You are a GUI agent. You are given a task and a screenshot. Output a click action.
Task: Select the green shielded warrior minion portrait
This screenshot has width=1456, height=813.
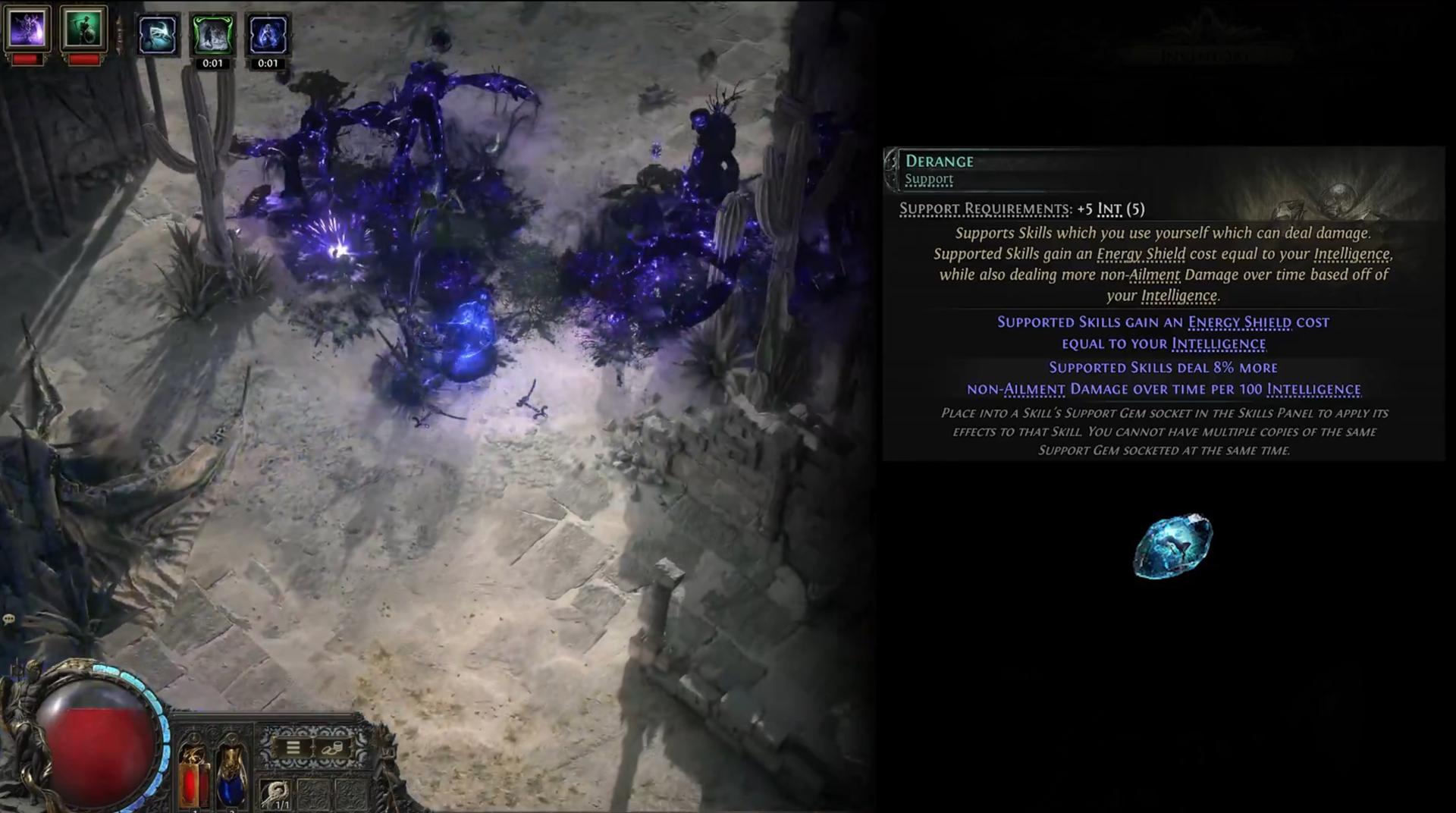(x=83, y=29)
